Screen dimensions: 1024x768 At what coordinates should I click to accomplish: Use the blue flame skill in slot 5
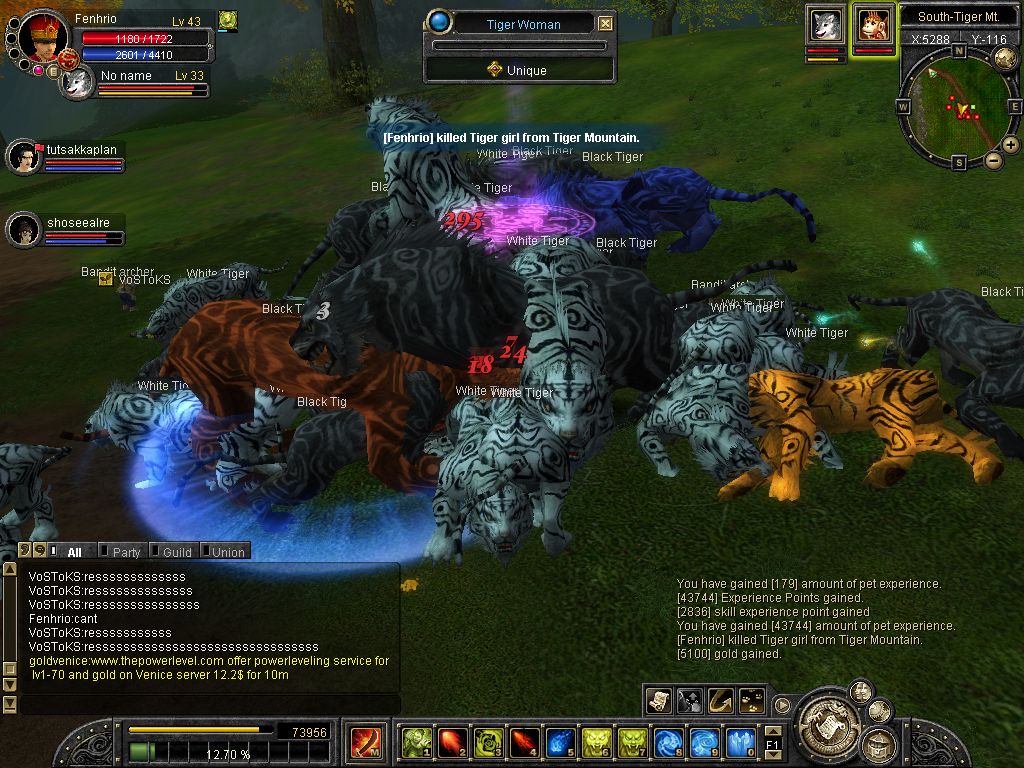pos(560,742)
